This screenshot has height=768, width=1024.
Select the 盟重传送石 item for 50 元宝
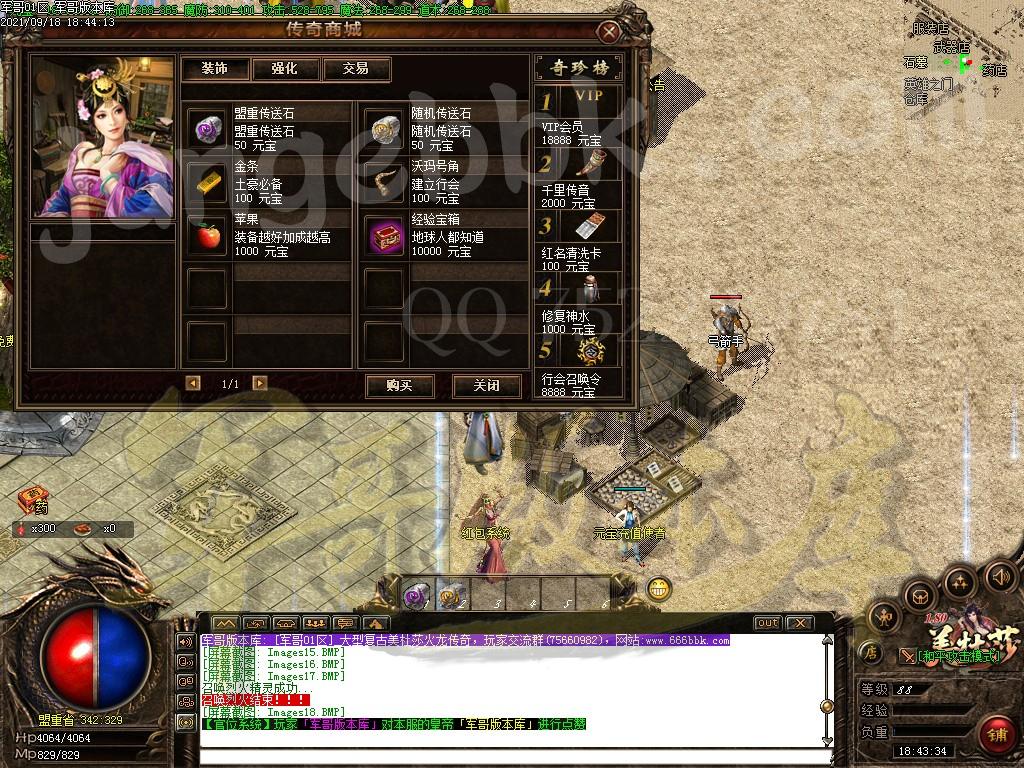tap(208, 129)
